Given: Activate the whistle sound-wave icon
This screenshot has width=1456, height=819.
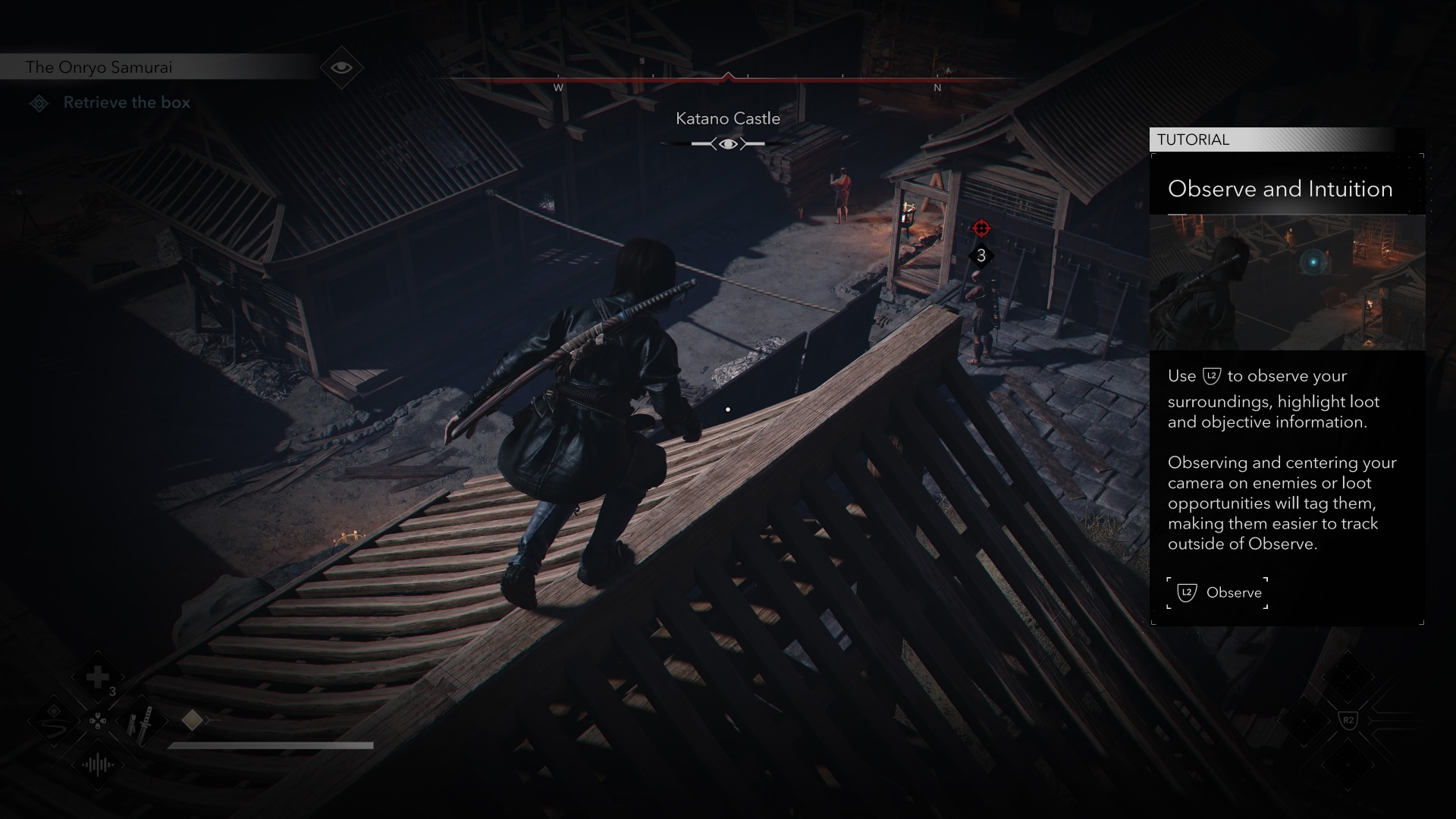Looking at the screenshot, I should pyautogui.click(x=98, y=764).
